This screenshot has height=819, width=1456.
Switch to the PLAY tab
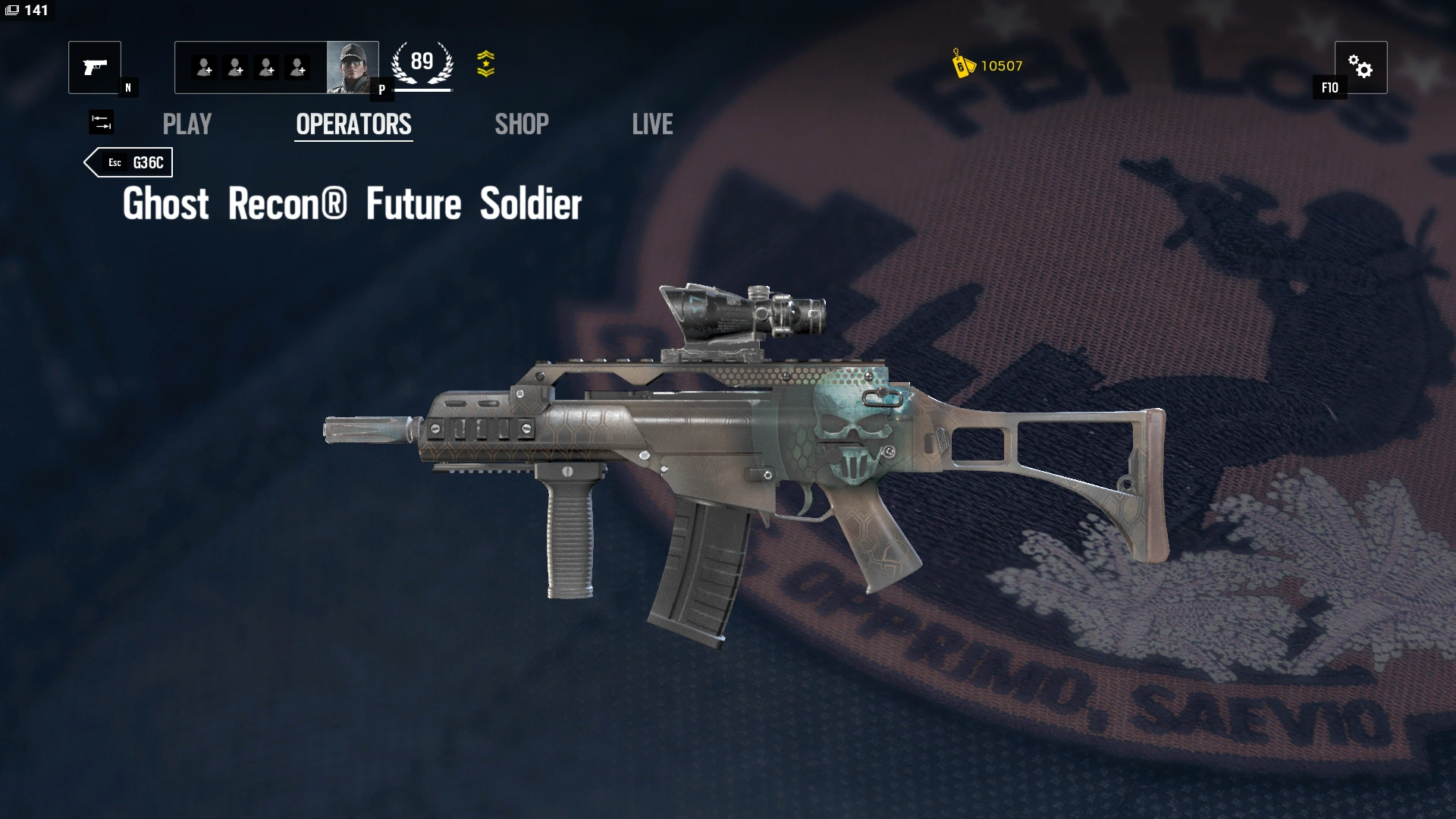point(187,124)
